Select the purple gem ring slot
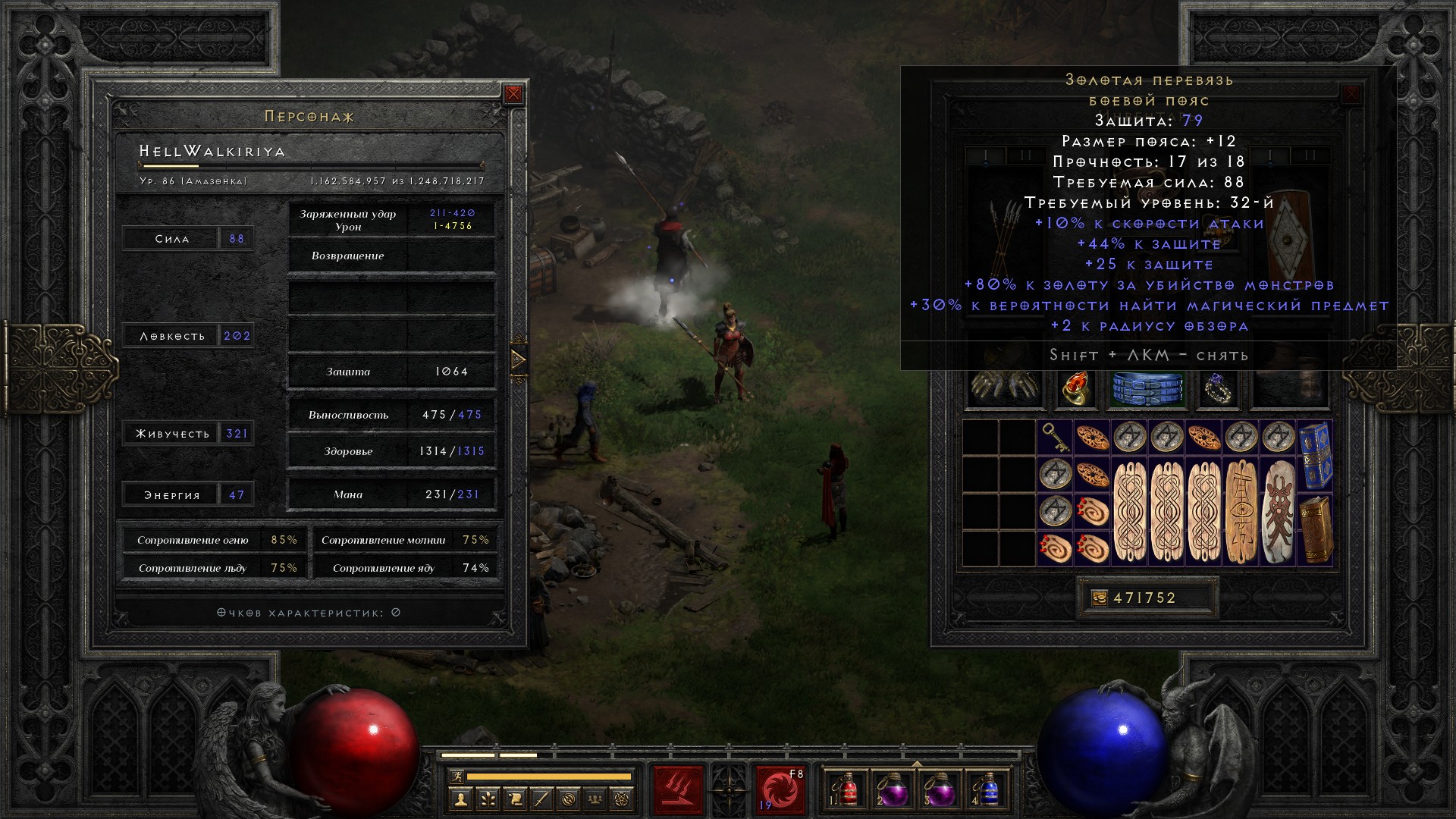This screenshot has width=1456, height=819. (x=1219, y=388)
